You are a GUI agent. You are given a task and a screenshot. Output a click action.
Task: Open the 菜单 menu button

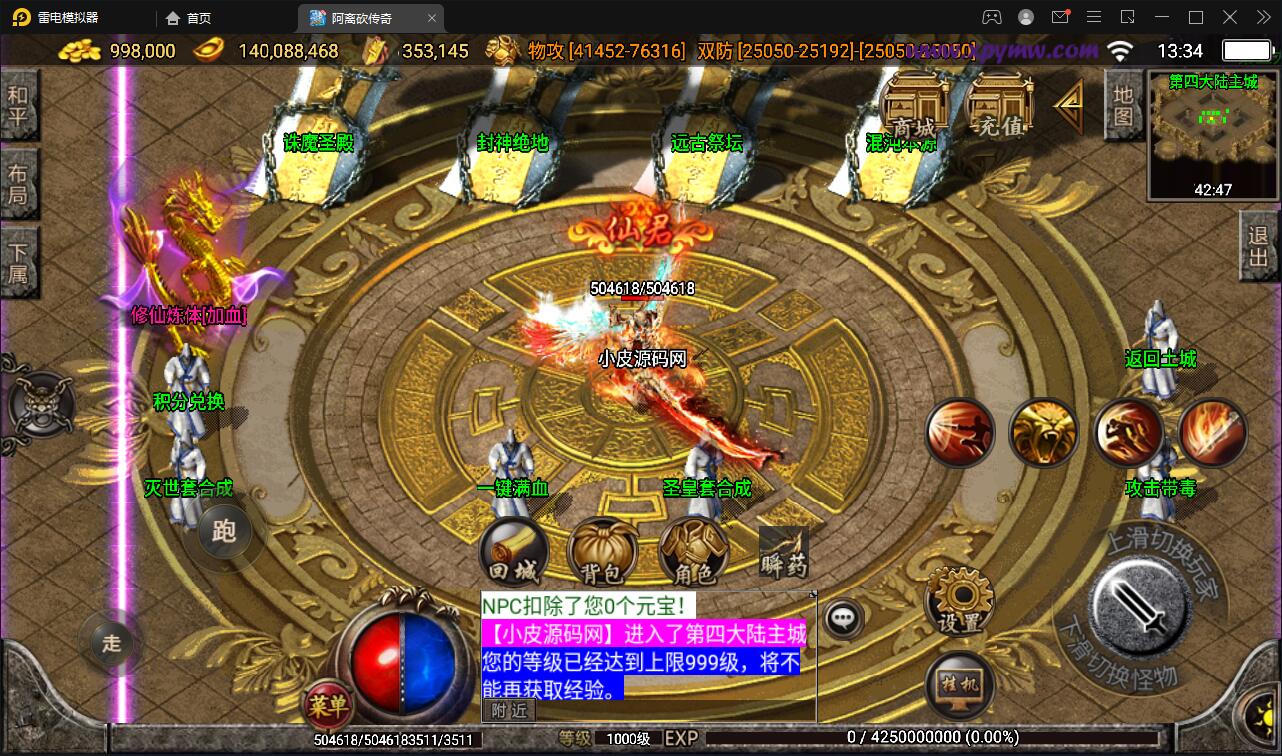pyautogui.click(x=328, y=705)
